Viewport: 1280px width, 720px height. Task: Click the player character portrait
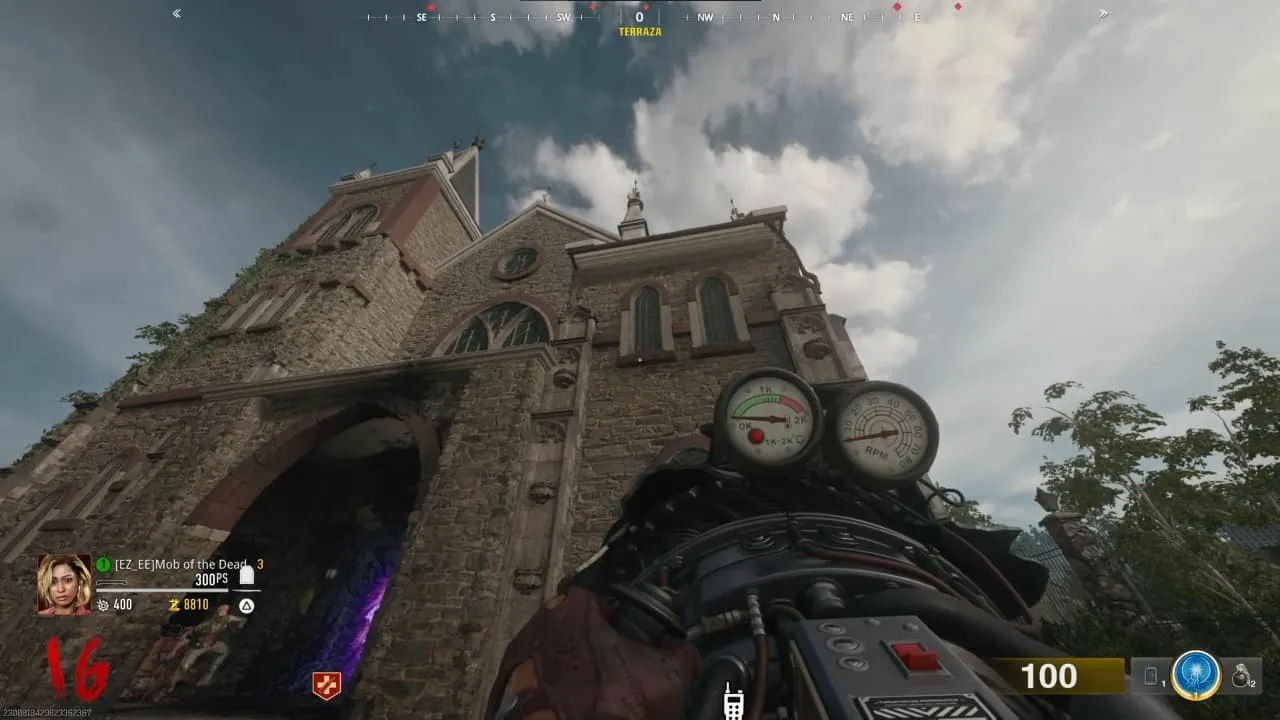(x=64, y=584)
